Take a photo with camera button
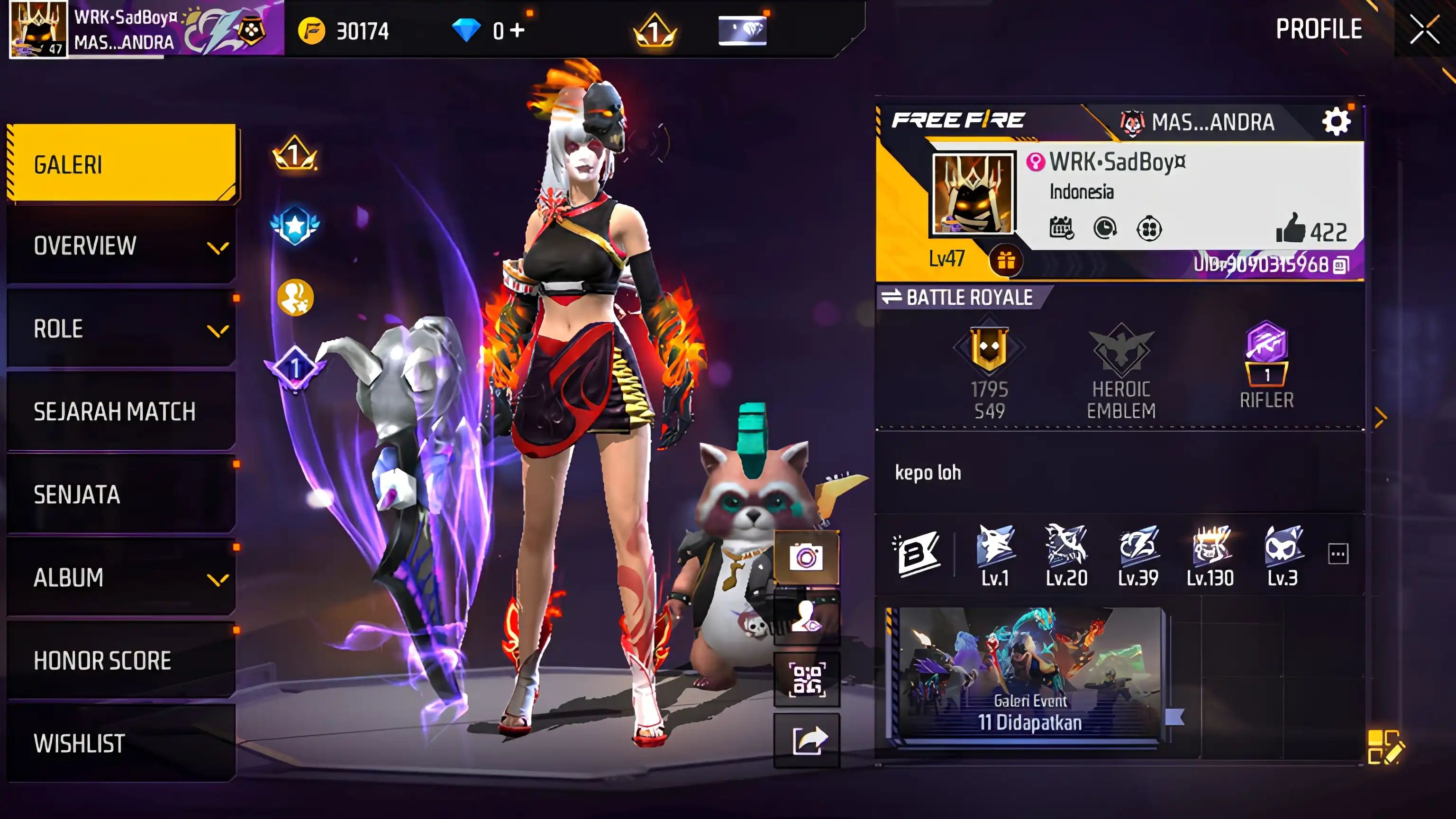Screen dimensions: 1456x819 click(x=806, y=557)
